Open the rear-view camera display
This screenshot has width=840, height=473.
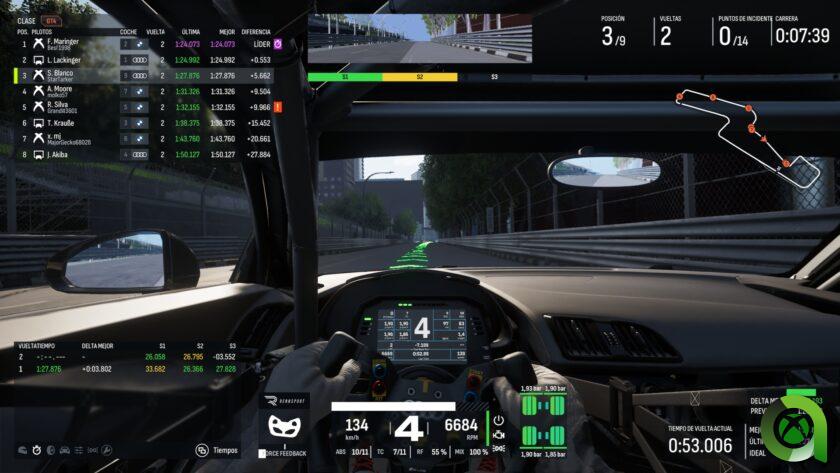pos(420,38)
